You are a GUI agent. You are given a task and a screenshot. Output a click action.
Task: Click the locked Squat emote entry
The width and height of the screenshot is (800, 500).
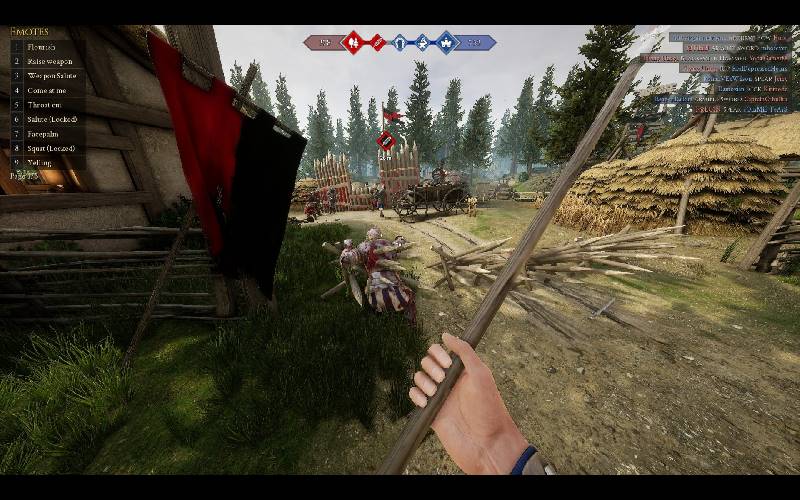point(50,148)
